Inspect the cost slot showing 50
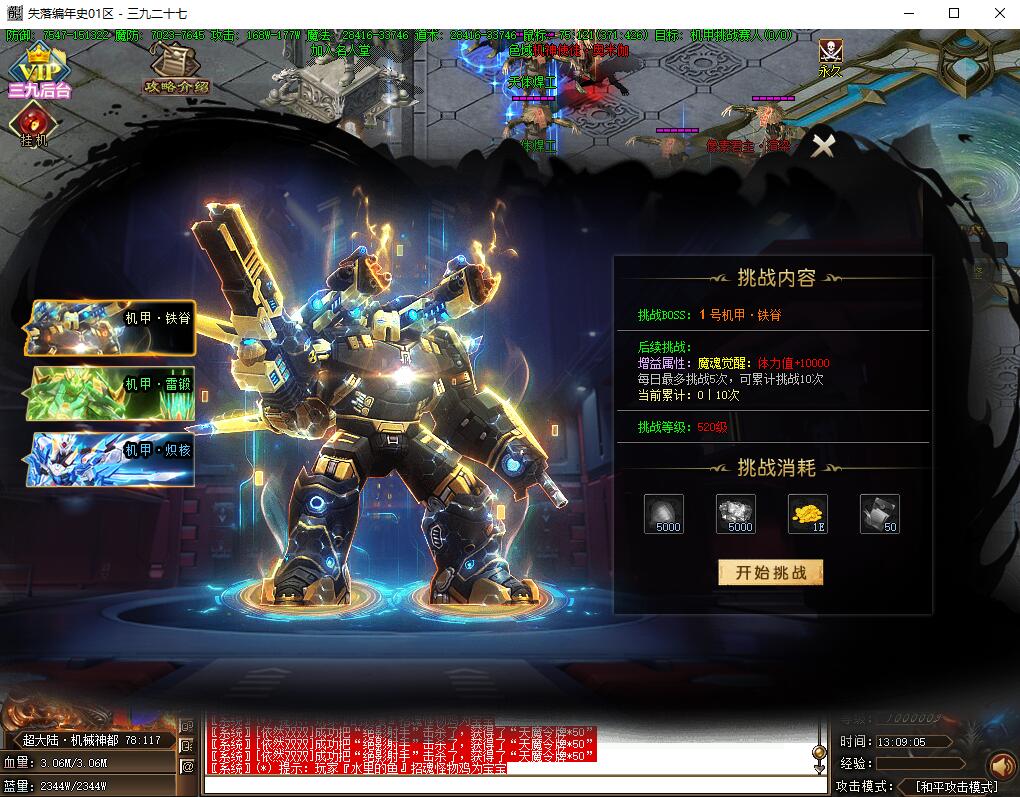Viewport: 1020px width, 797px height. click(x=879, y=513)
